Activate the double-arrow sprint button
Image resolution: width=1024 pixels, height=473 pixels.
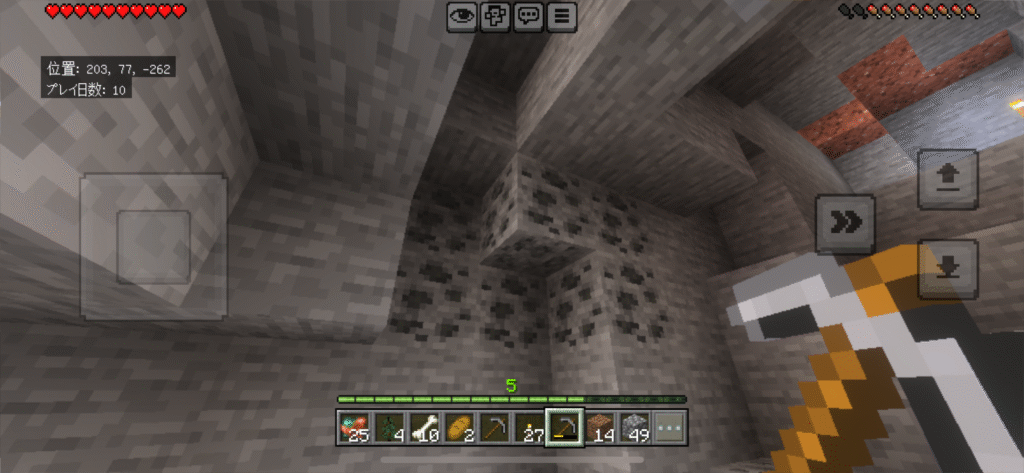pyautogui.click(x=846, y=224)
